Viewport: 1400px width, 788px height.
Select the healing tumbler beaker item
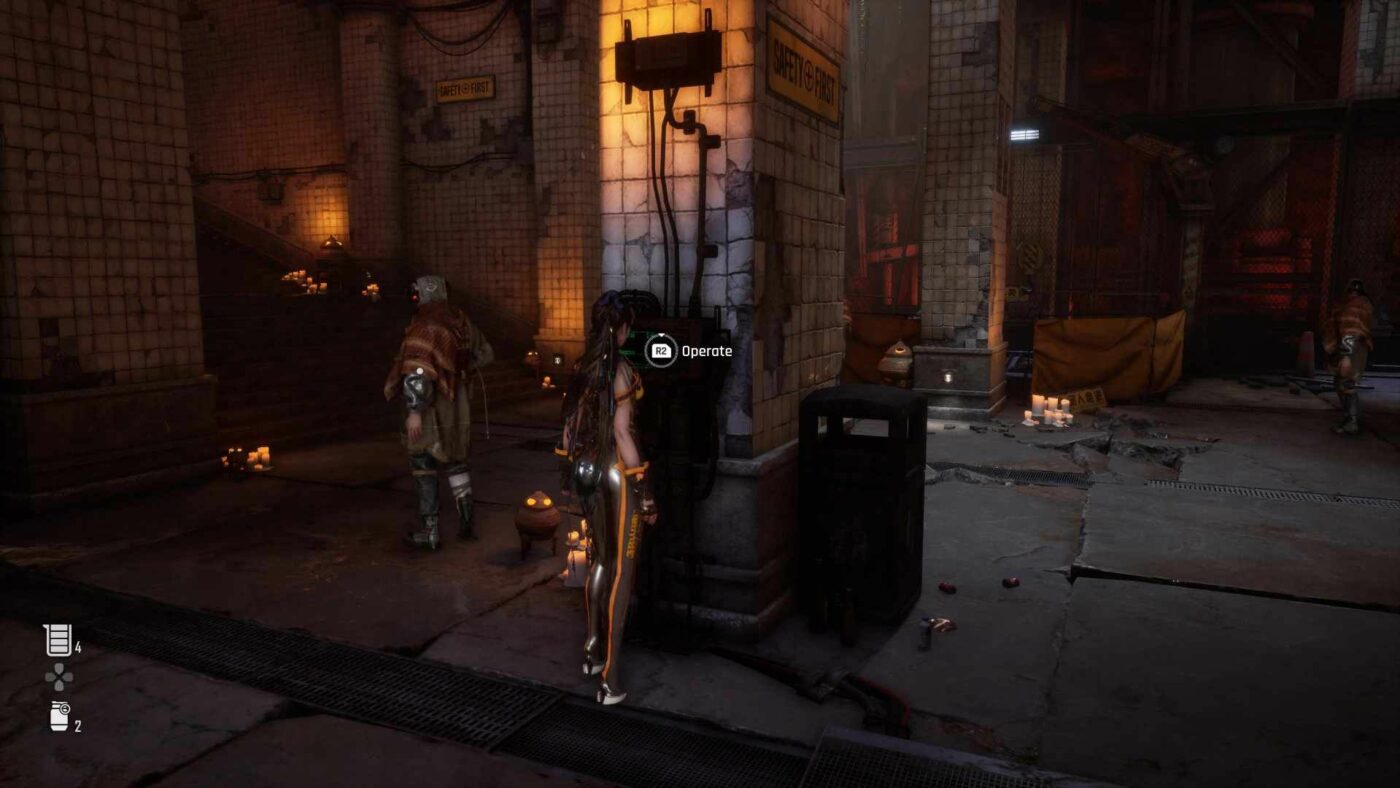point(58,640)
